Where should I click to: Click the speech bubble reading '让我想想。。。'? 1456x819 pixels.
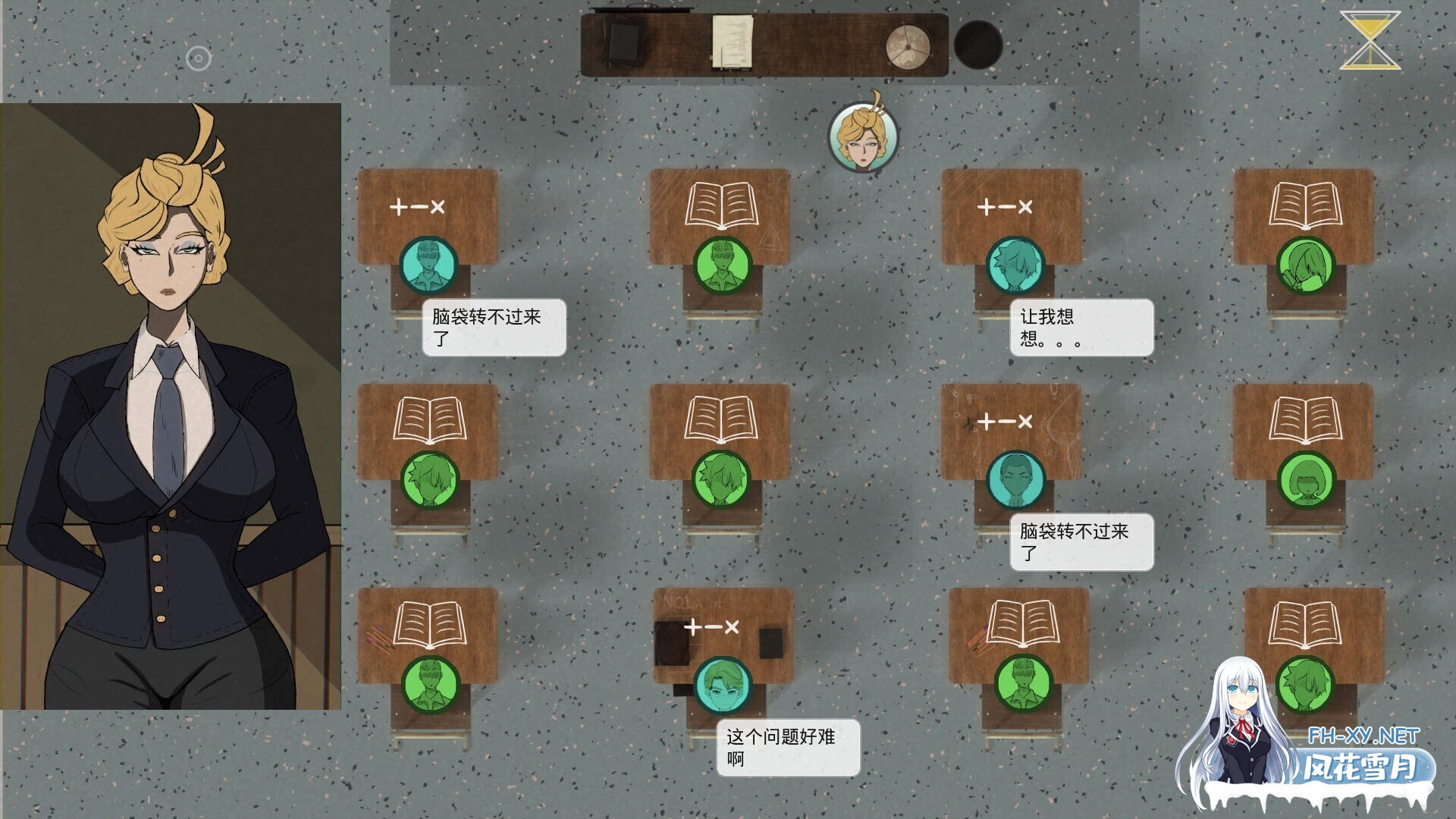[1081, 326]
